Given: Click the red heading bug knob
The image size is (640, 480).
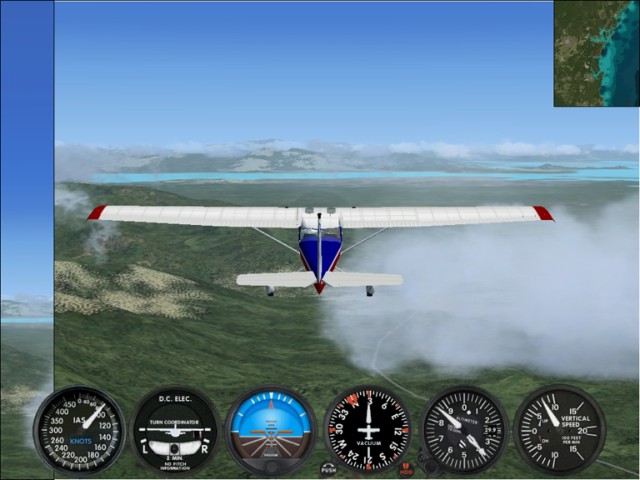Looking at the screenshot, I should (x=405, y=468).
